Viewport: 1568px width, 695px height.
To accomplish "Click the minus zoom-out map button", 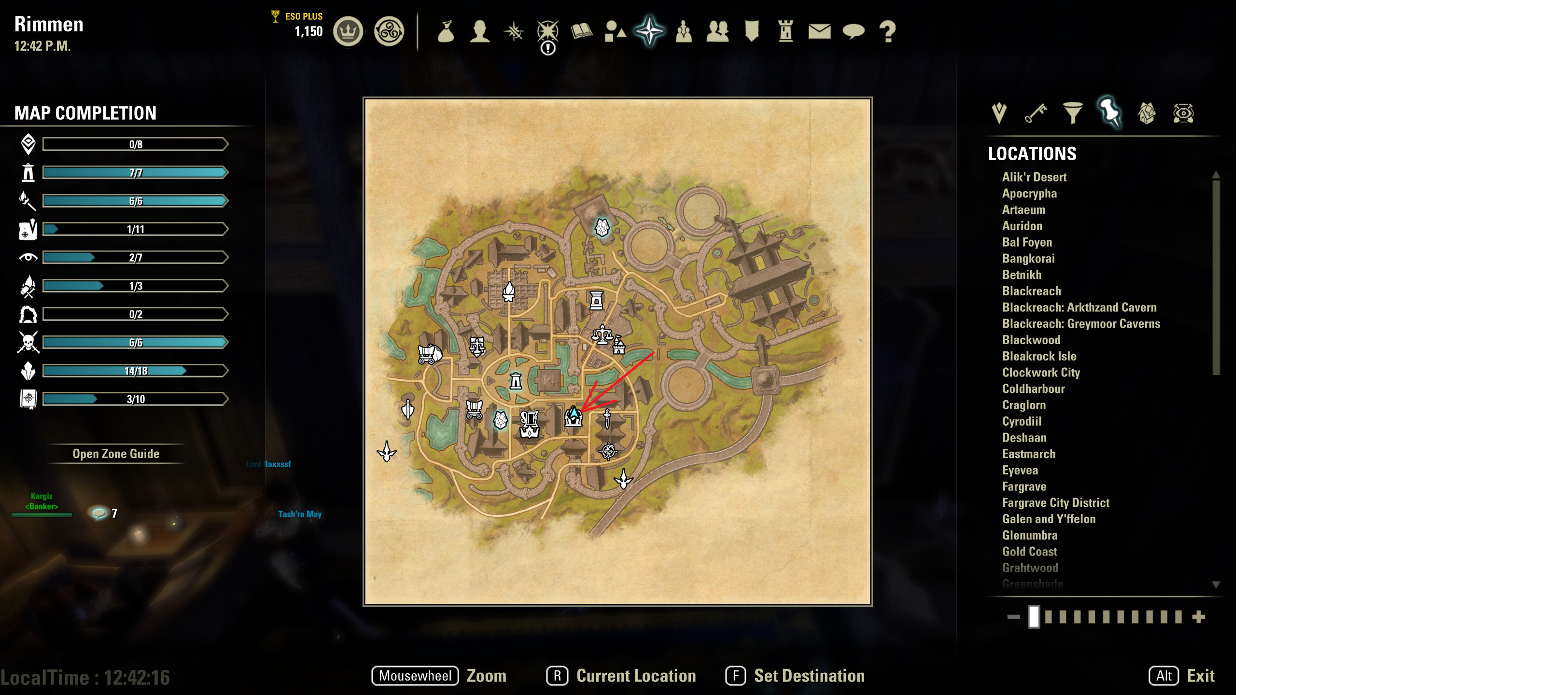I will pyautogui.click(x=1013, y=617).
